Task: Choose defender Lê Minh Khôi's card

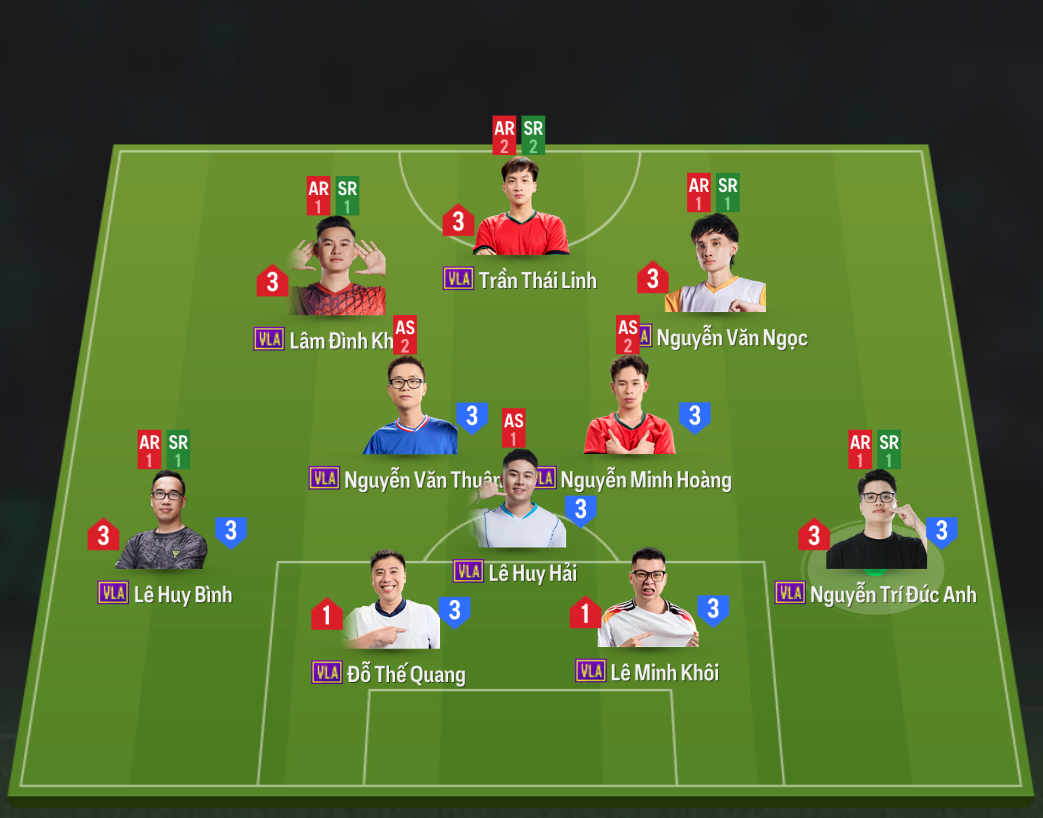Action: pos(648,600)
